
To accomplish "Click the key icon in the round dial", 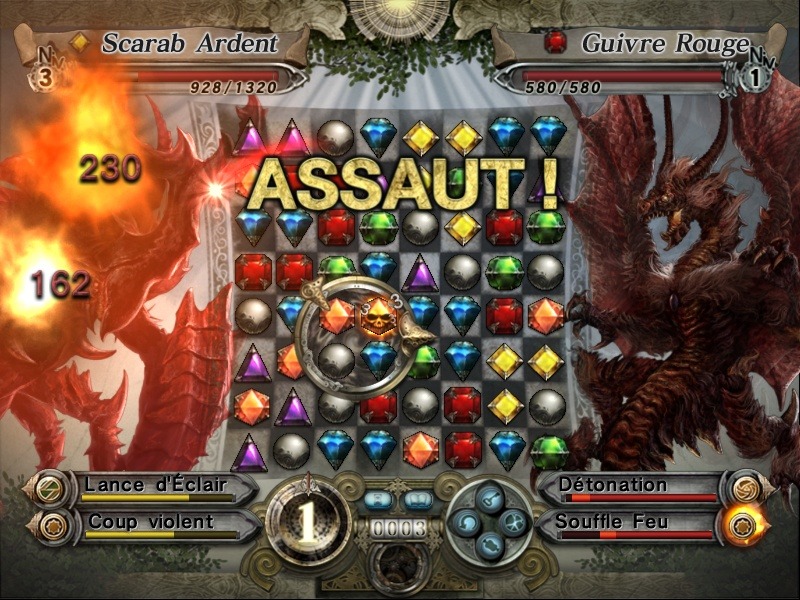I will point(489,498).
